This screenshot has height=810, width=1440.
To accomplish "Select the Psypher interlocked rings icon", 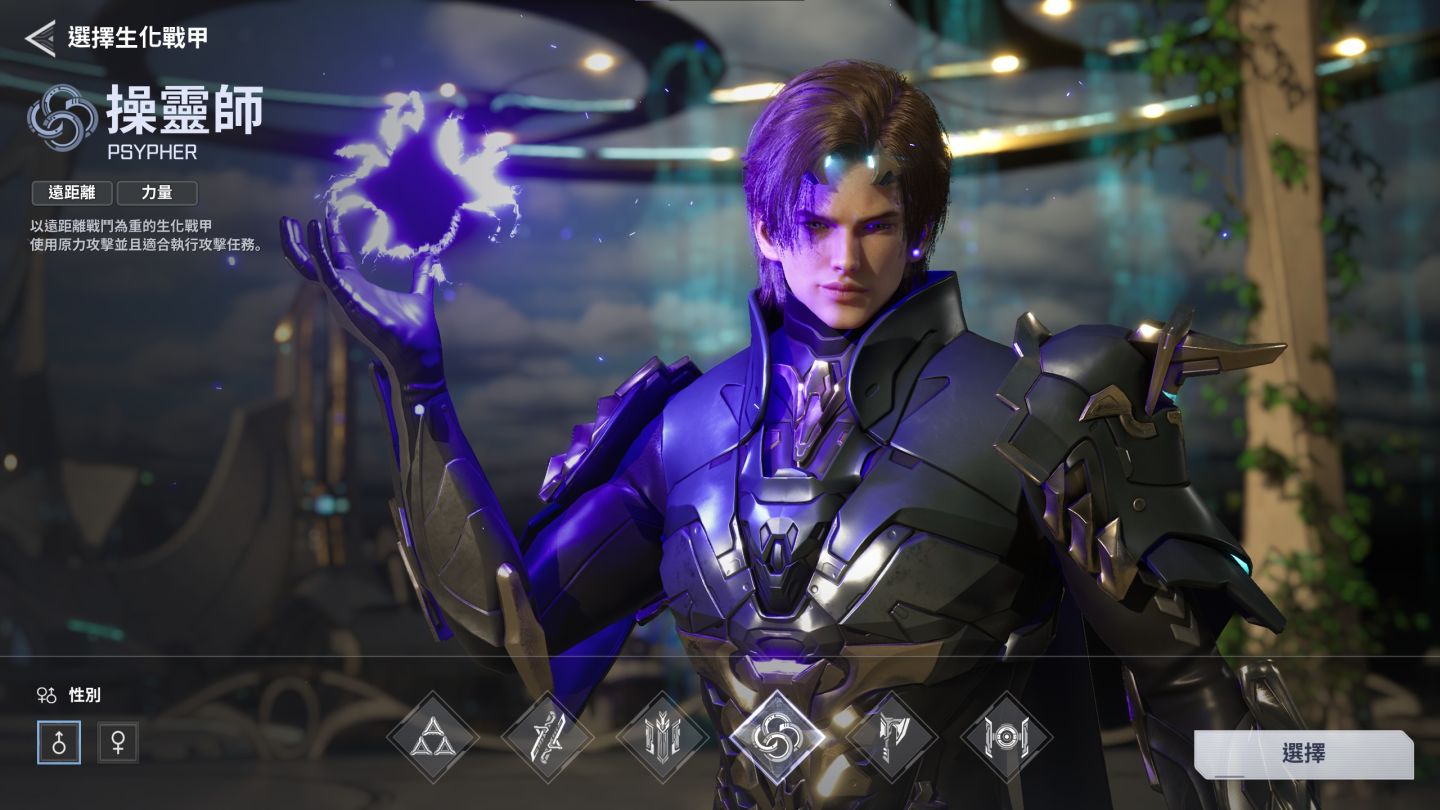I will click(777, 738).
